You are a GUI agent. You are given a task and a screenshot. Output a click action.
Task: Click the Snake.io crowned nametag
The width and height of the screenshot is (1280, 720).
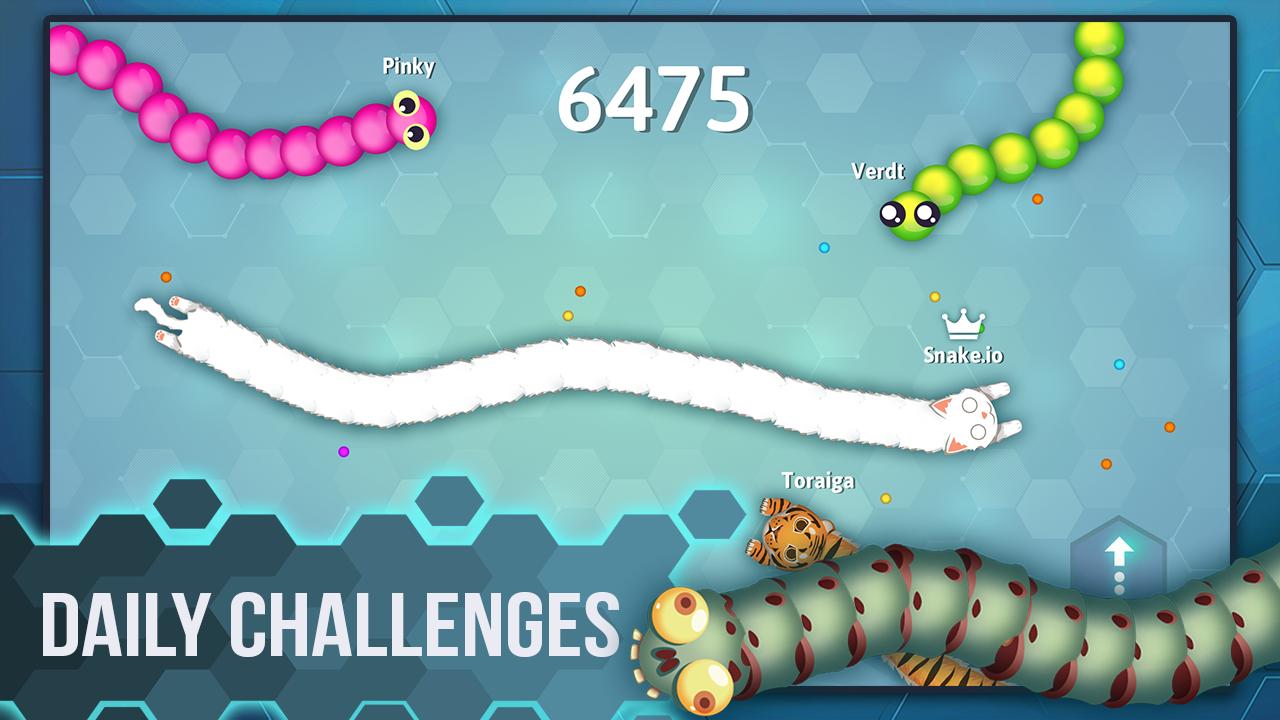click(x=962, y=353)
